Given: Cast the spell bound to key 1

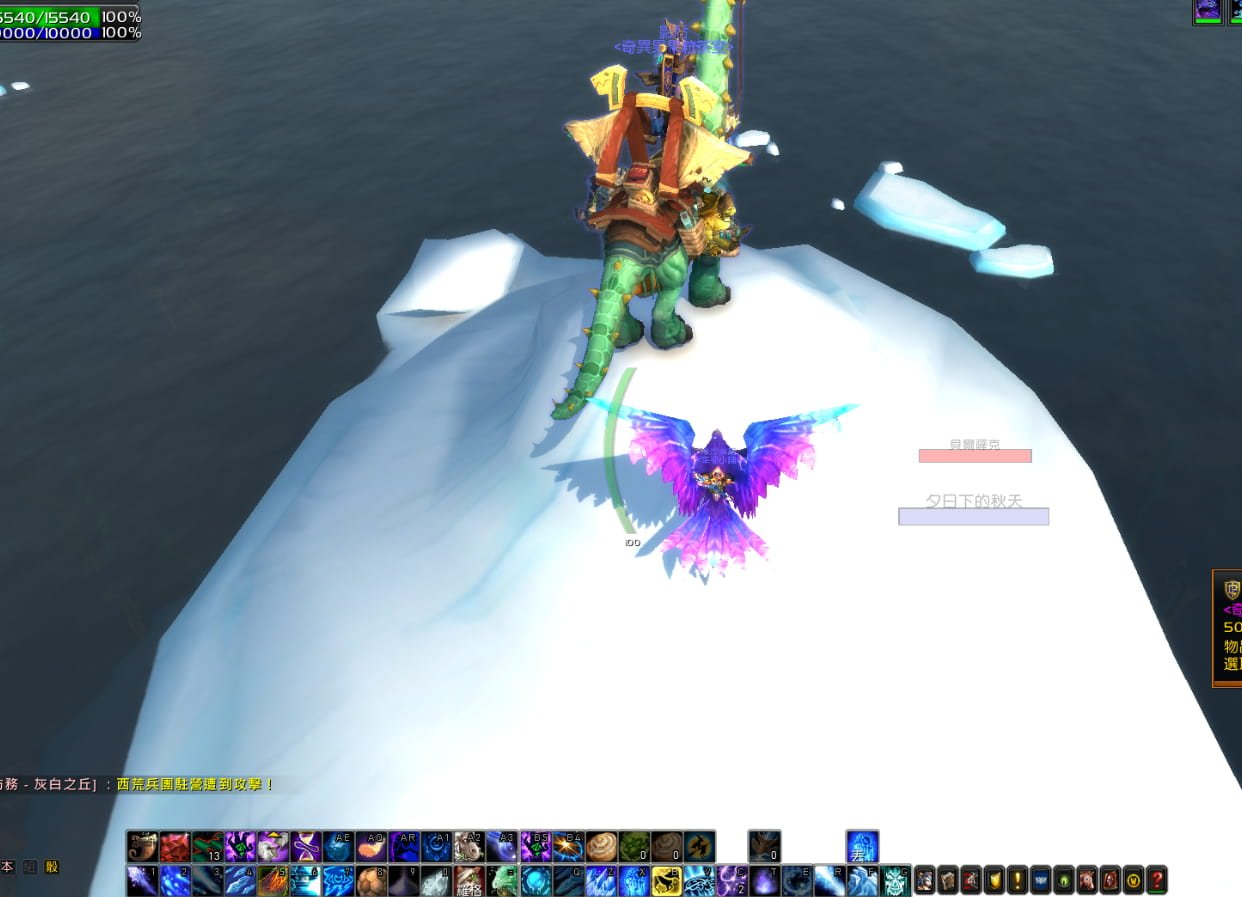Looking at the screenshot, I should pyautogui.click(x=143, y=880).
